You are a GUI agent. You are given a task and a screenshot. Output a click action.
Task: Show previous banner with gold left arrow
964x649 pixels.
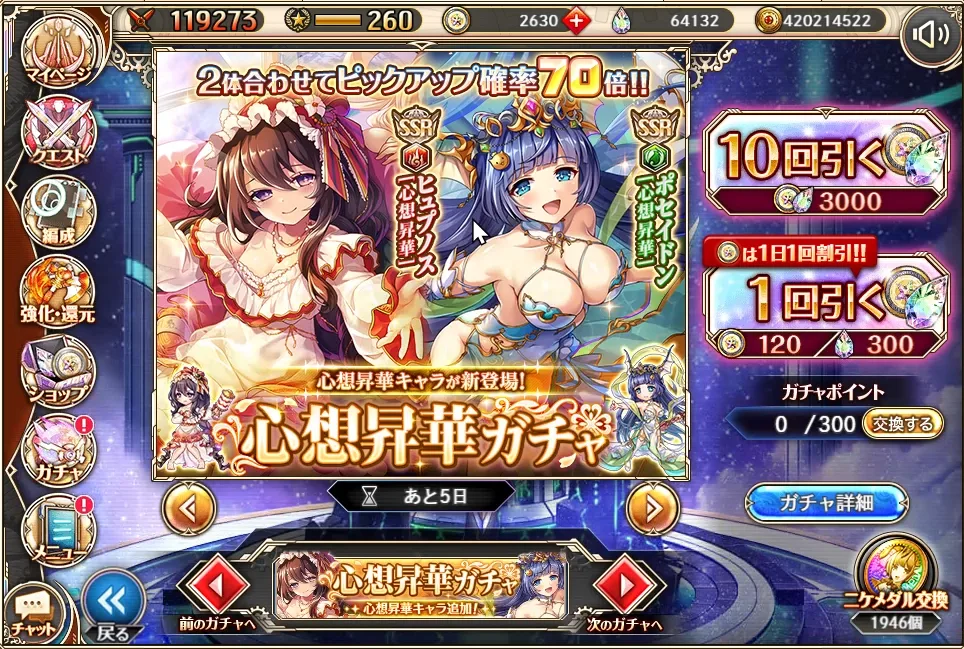pos(189,509)
